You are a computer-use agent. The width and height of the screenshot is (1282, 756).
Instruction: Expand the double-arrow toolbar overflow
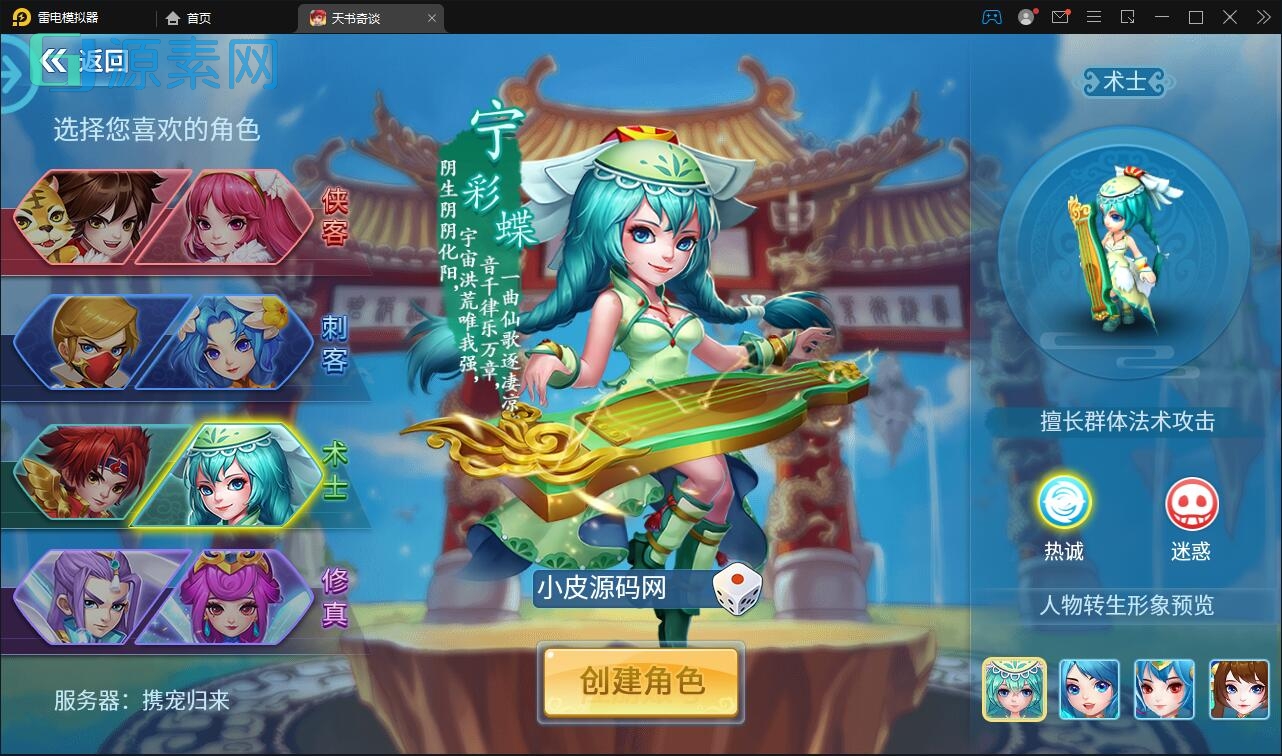pyautogui.click(x=1262, y=17)
